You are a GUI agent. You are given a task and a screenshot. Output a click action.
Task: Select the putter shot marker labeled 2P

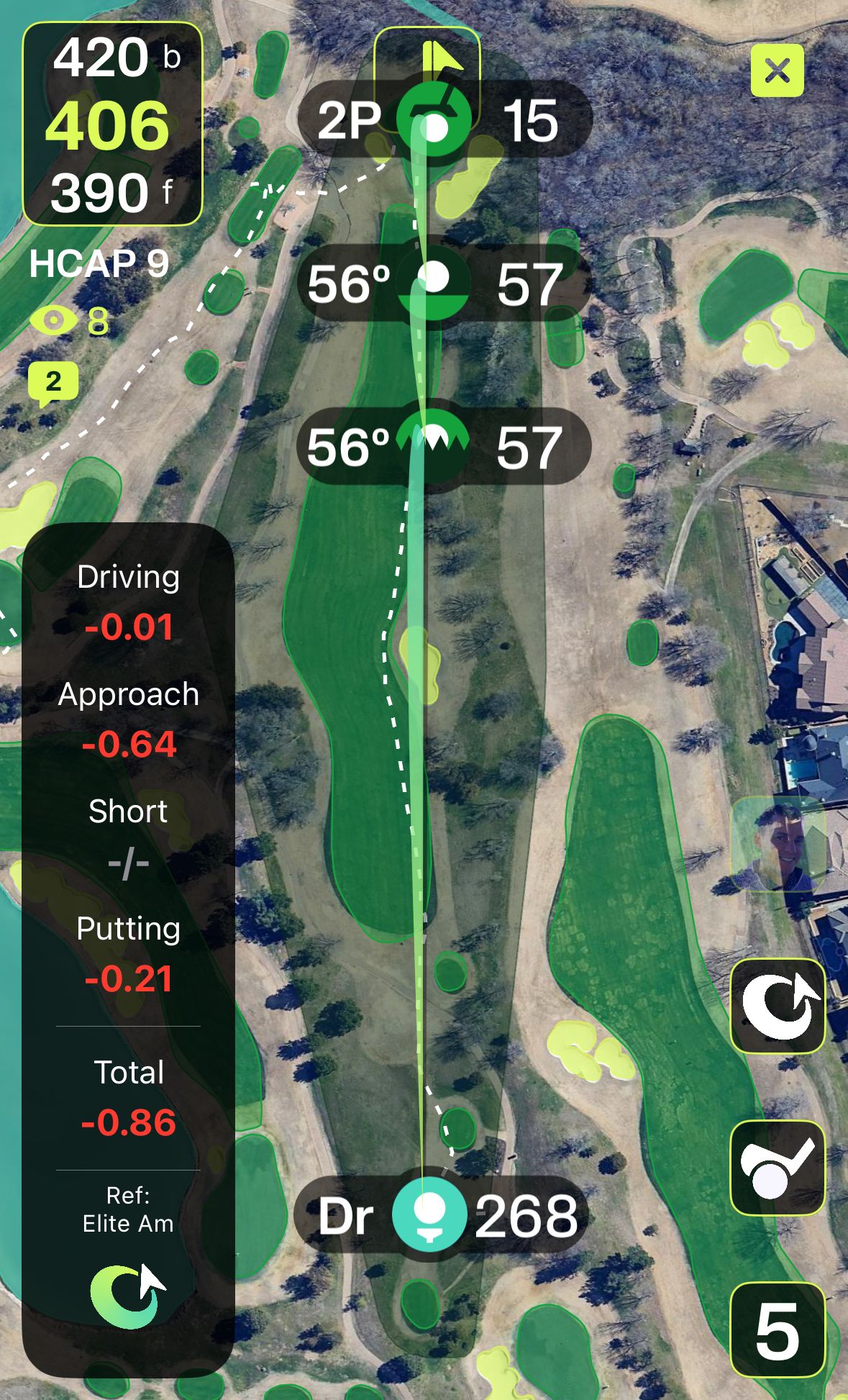point(434,121)
